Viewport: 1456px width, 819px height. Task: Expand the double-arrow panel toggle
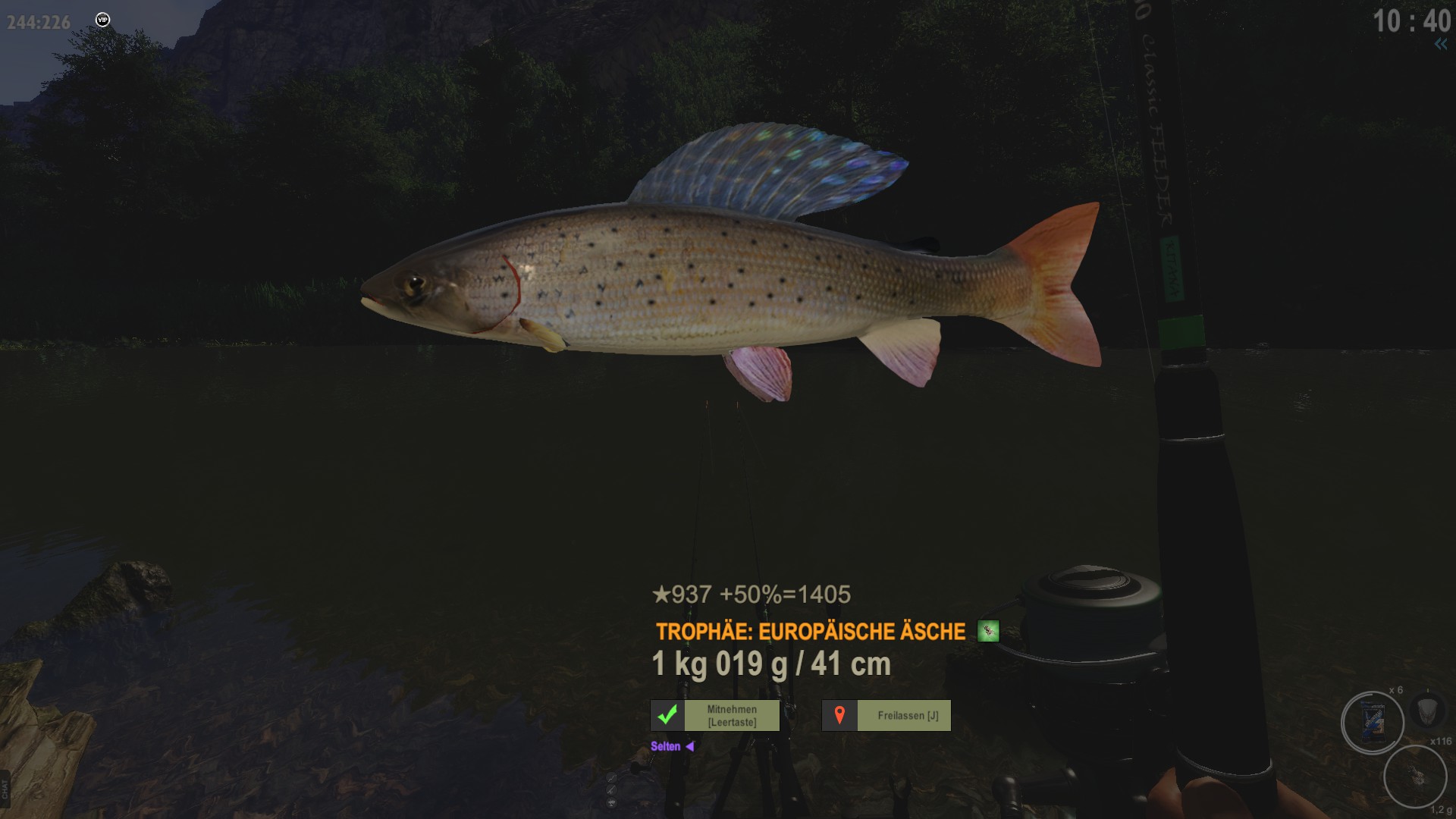1440,44
